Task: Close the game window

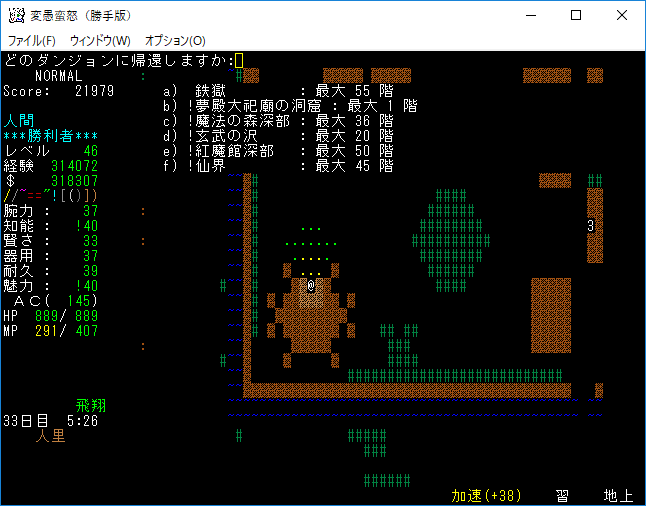Action: (622, 15)
